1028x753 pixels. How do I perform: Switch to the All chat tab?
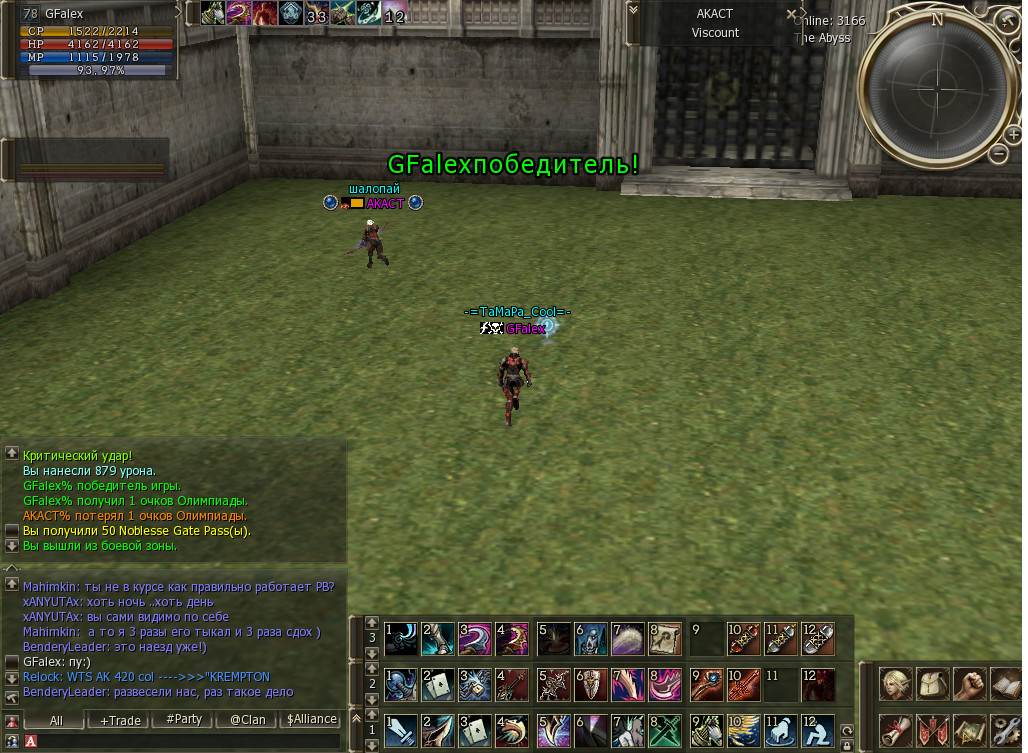tap(56, 719)
